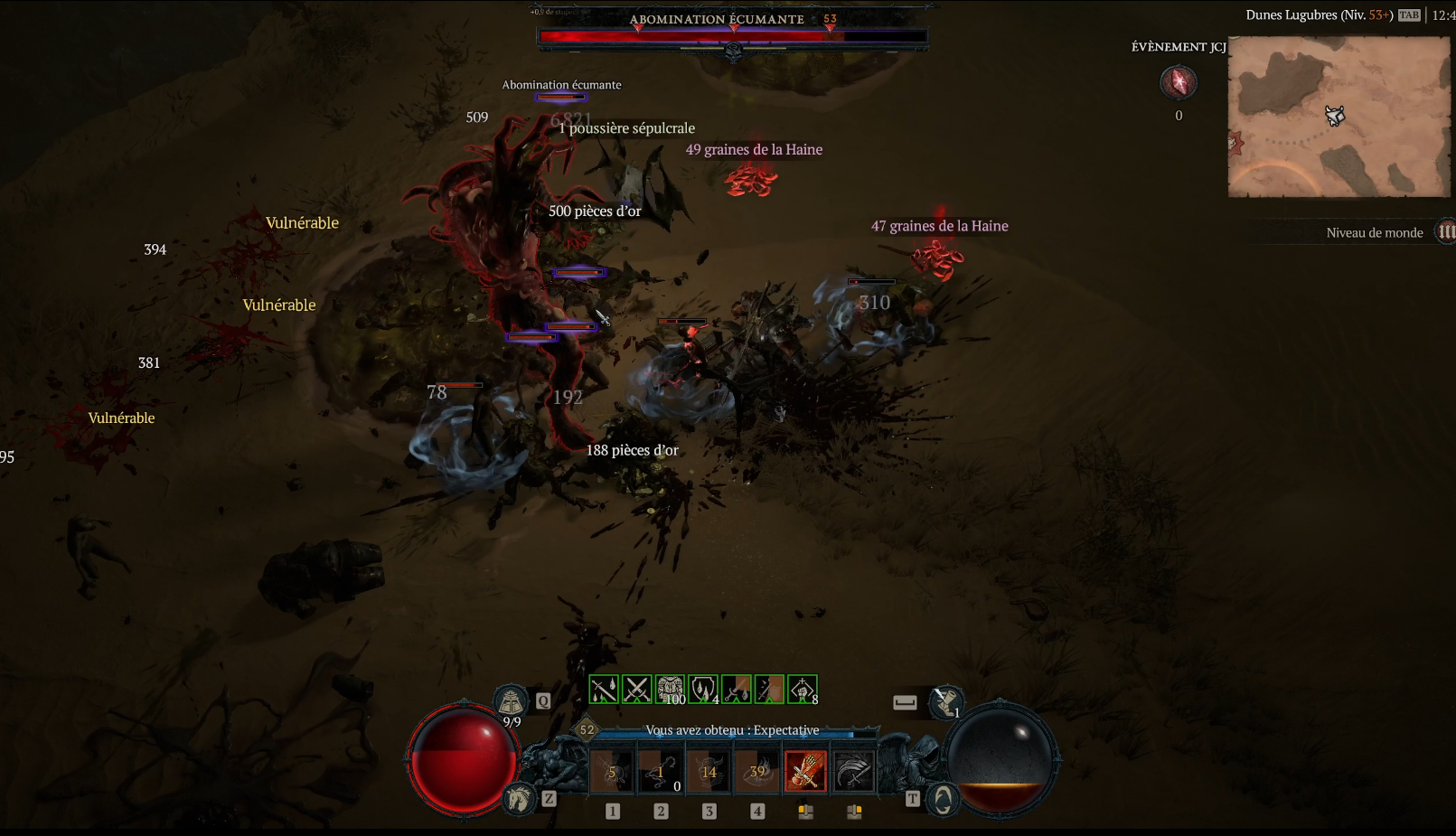Select the skill slot bound to key 3
1456x836 pixels.
(x=709, y=771)
